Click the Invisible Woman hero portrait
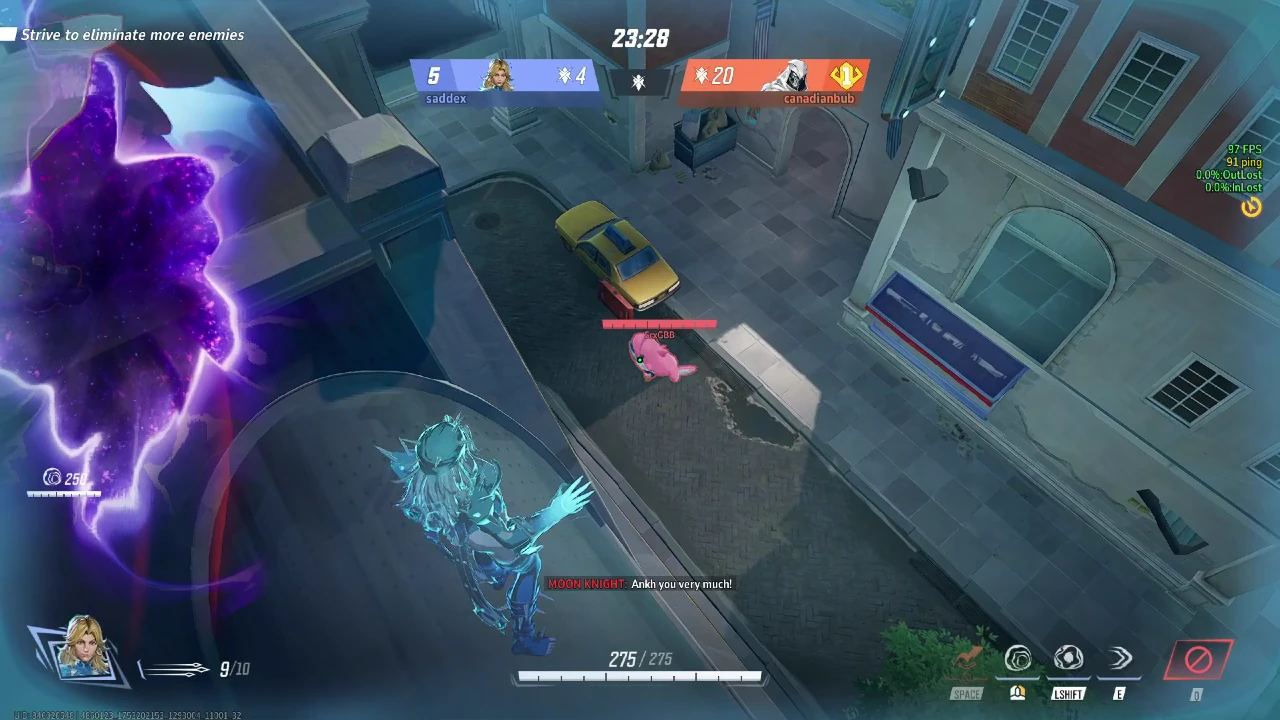Screen dimensions: 1280x720 coord(80,648)
